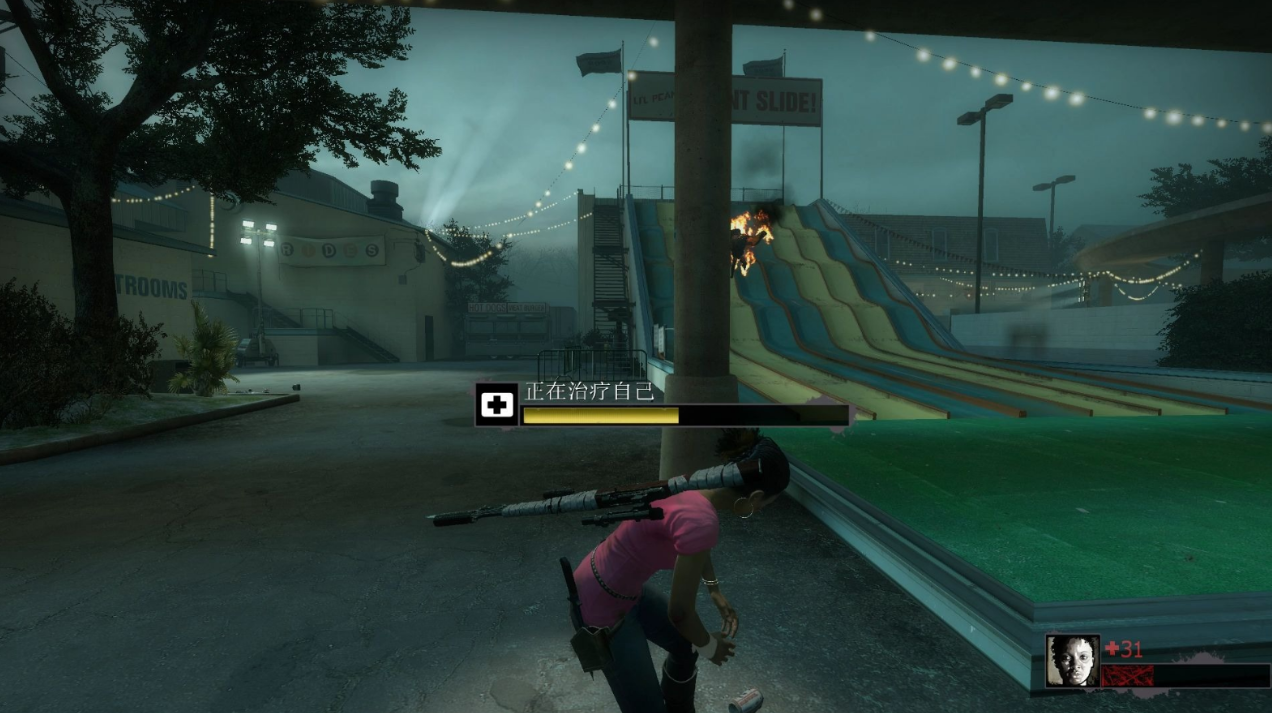This screenshot has height=713, width=1272.
Task: Select Rochelle's survivor portrait
Action: click(1072, 660)
